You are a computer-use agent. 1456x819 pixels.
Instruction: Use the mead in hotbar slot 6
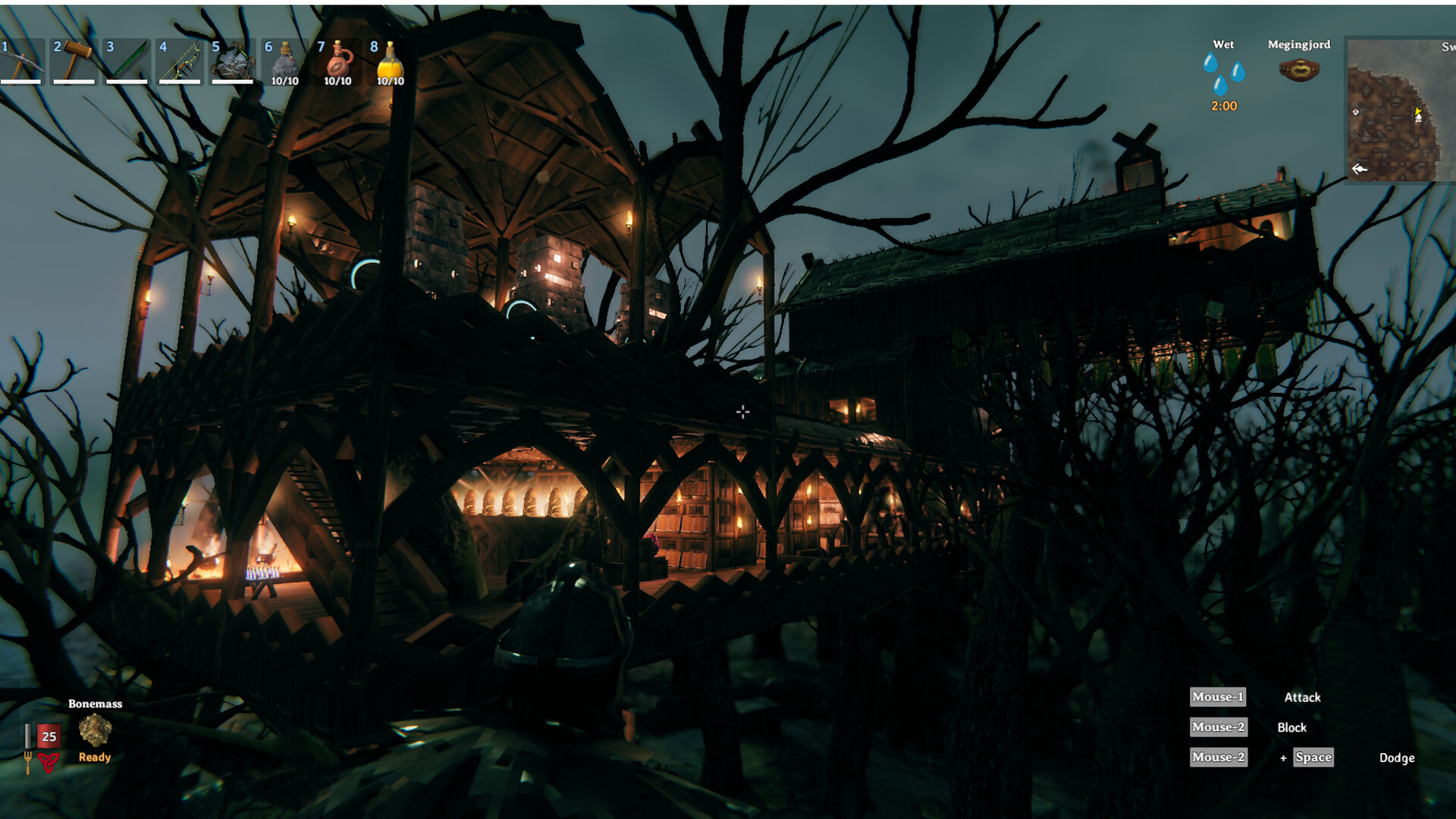286,61
